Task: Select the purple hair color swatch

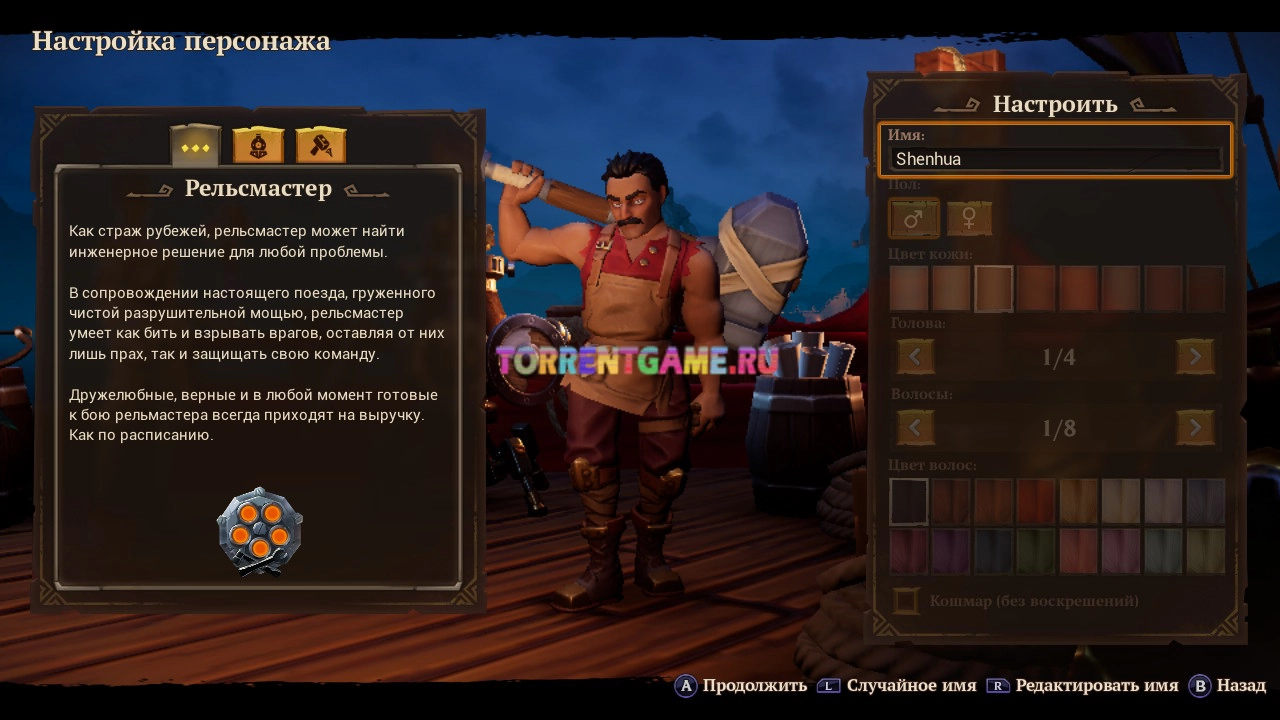Action: tap(951, 551)
